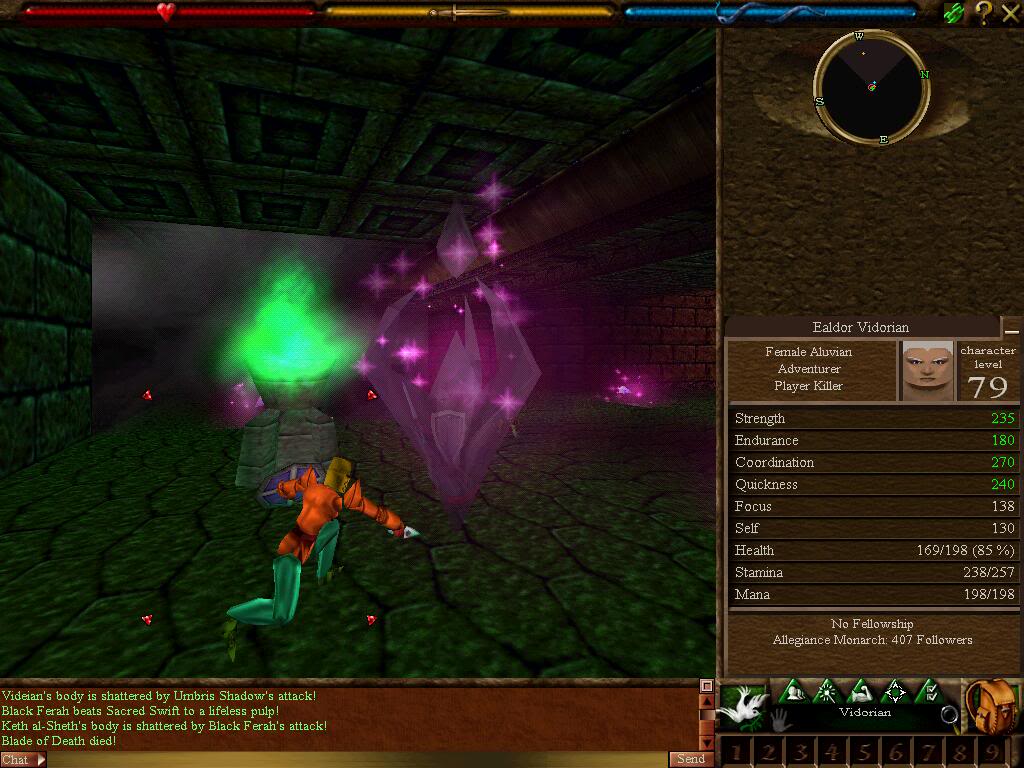Close the game with the X button
The height and width of the screenshot is (768, 1024).
(1009, 12)
